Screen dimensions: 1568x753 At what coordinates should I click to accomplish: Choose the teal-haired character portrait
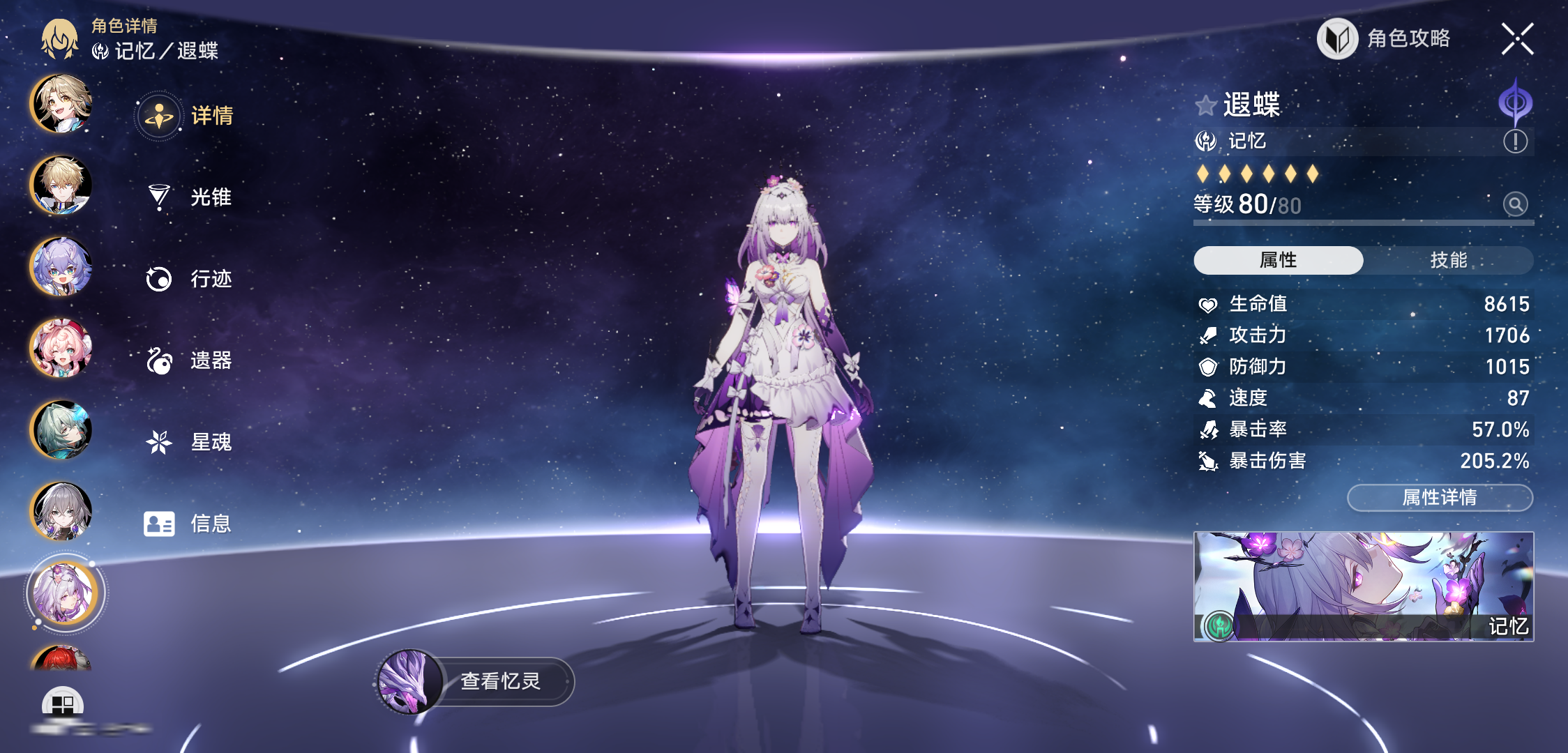(61, 429)
